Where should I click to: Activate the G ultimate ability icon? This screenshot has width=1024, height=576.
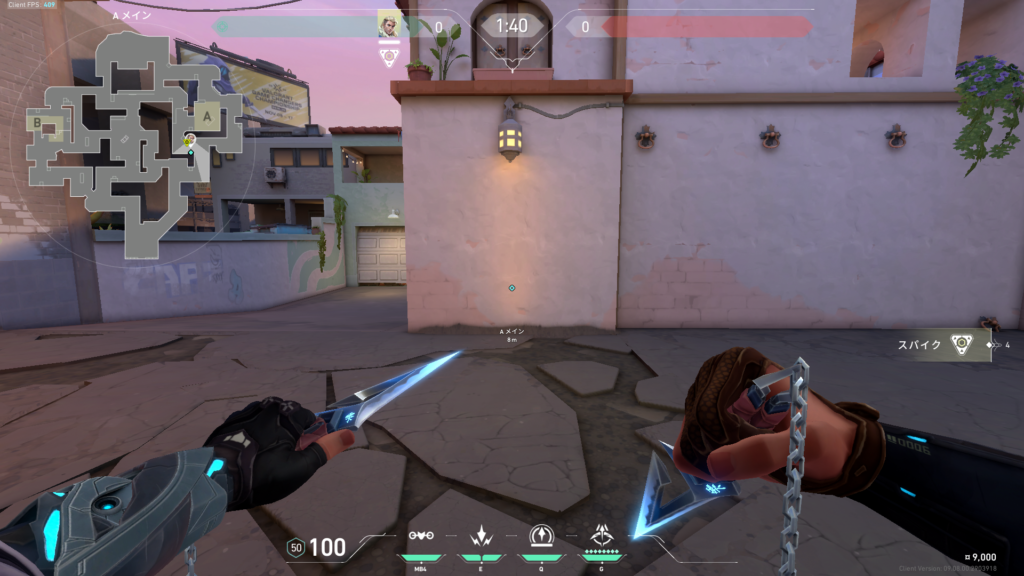[x=602, y=536]
